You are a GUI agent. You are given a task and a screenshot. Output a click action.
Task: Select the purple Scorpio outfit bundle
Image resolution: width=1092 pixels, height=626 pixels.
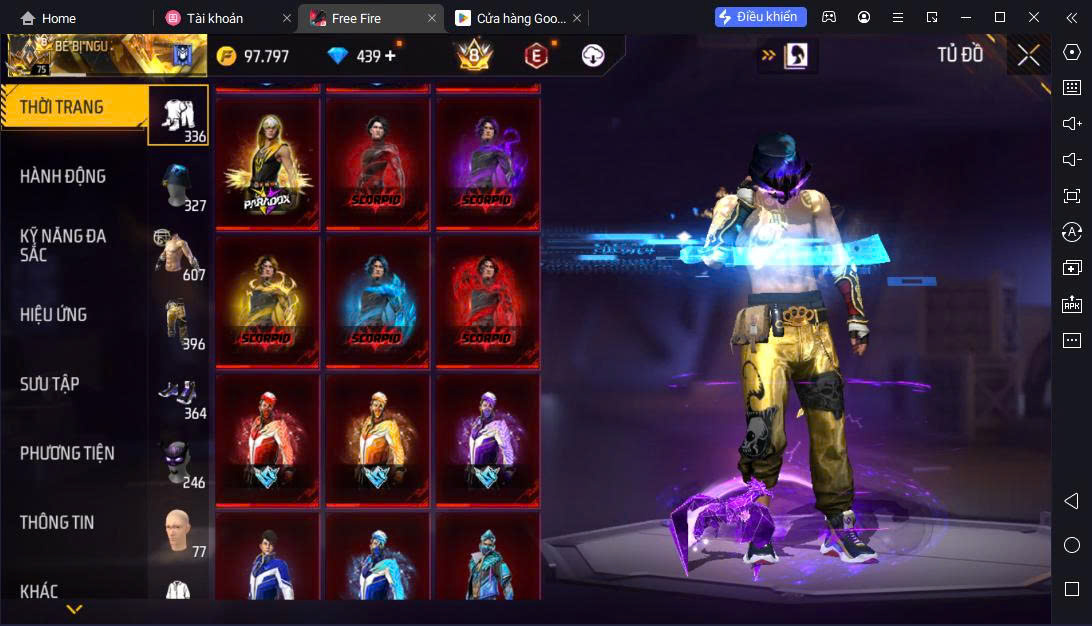point(486,164)
